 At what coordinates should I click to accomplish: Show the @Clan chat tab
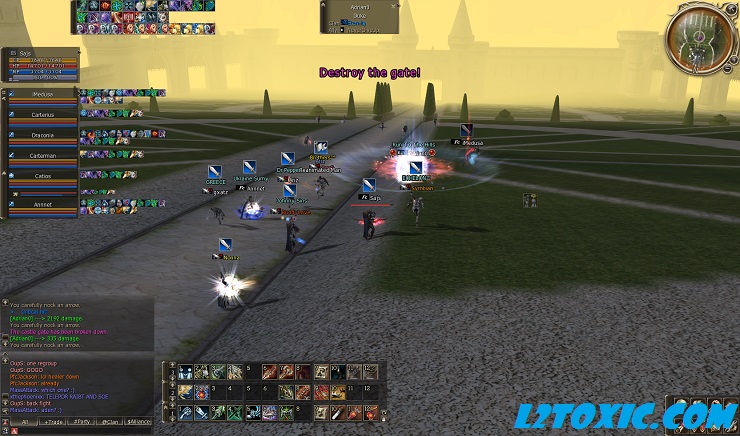point(110,423)
